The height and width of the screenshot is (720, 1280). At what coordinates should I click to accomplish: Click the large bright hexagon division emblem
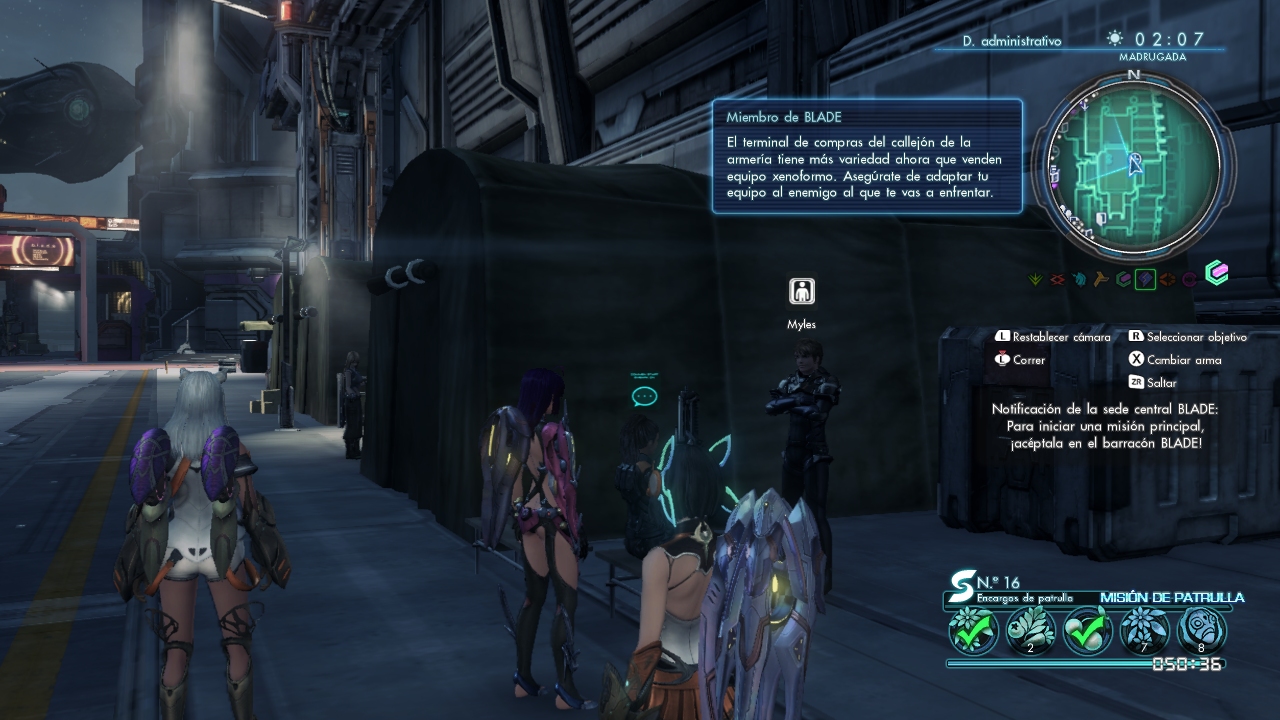(x=1216, y=273)
